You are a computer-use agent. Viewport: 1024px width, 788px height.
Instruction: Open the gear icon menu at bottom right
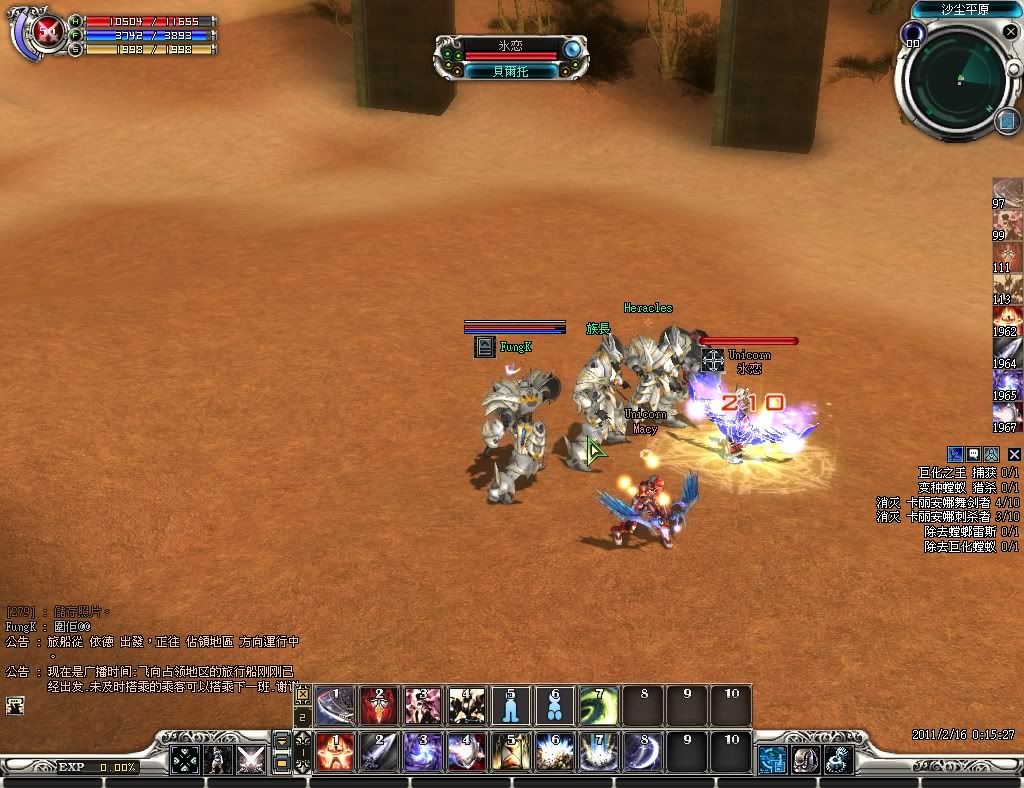[x=838, y=760]
